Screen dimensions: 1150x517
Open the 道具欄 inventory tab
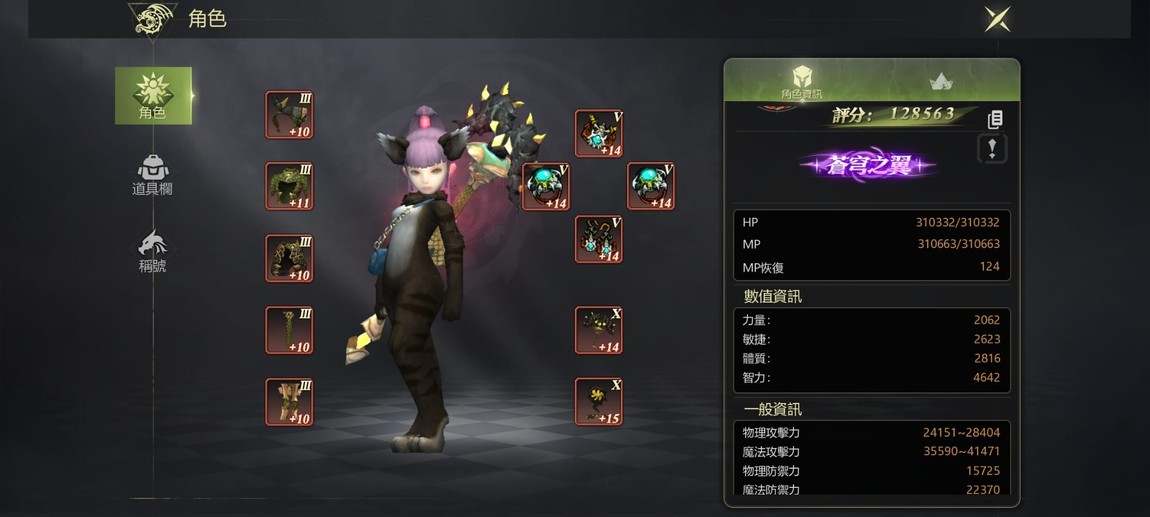click(152, 174)
